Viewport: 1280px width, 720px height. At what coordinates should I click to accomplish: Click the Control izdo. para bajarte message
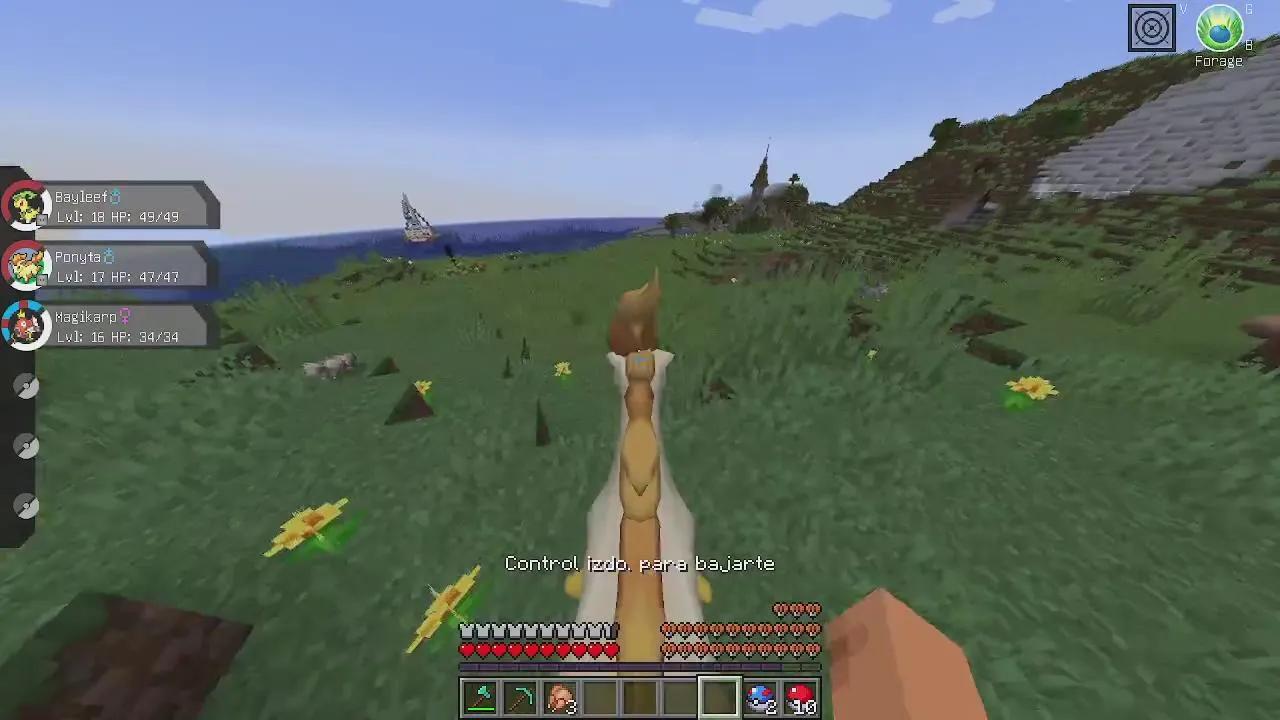tap(639, 563)
